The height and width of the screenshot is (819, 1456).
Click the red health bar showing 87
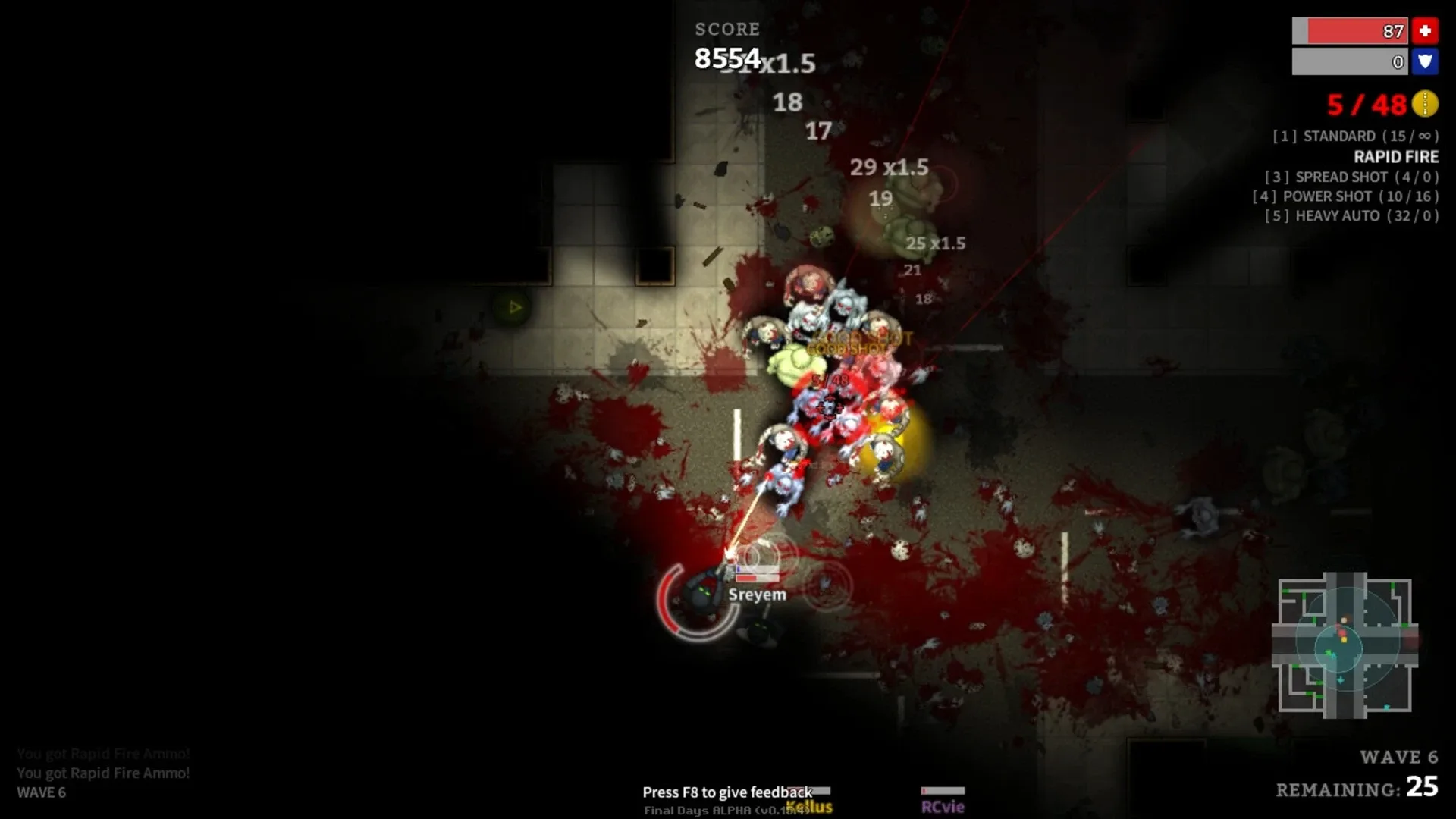[x=1350, y=32]
